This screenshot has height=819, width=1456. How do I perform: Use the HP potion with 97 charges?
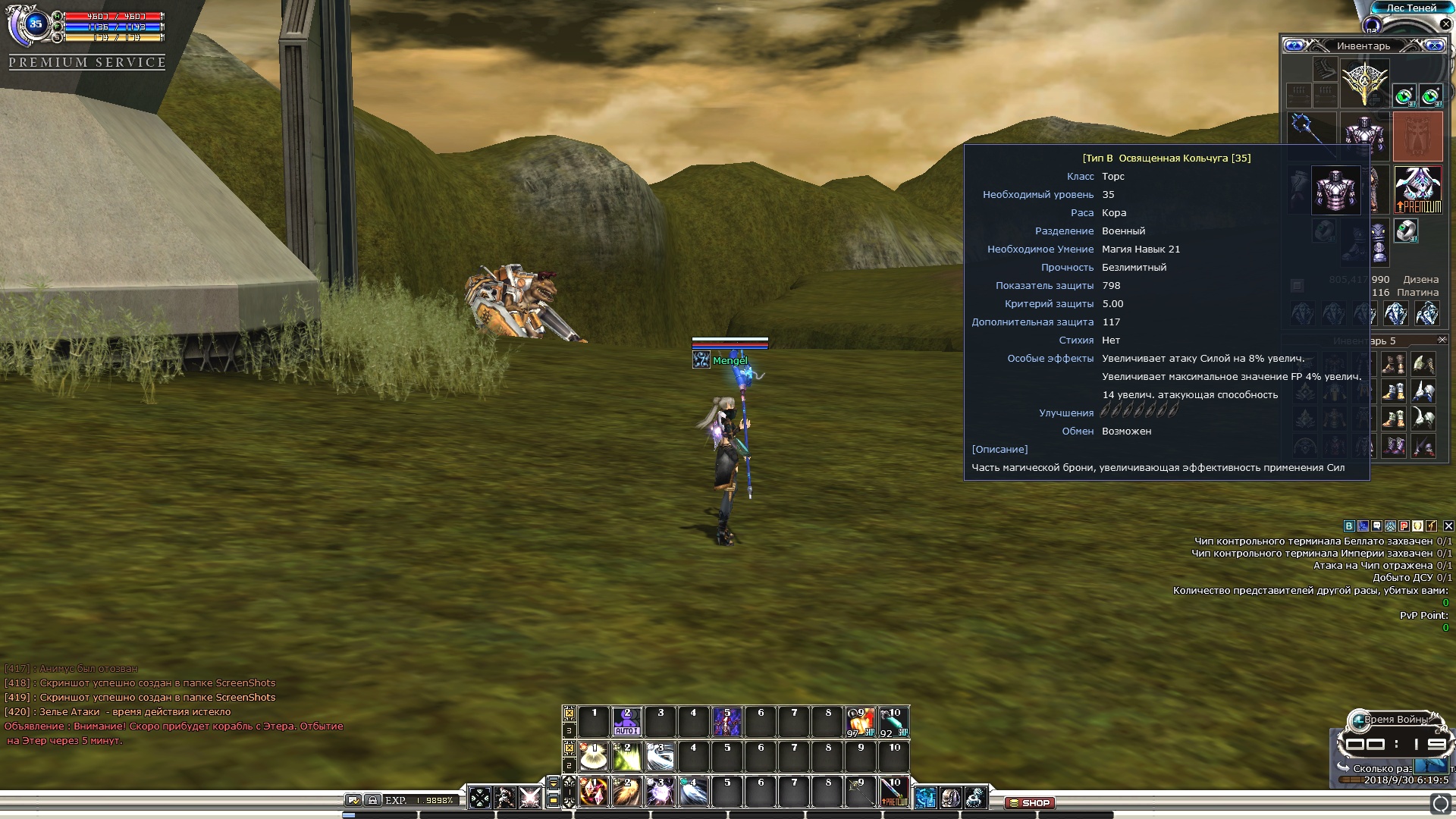click(x=860, y=722)
